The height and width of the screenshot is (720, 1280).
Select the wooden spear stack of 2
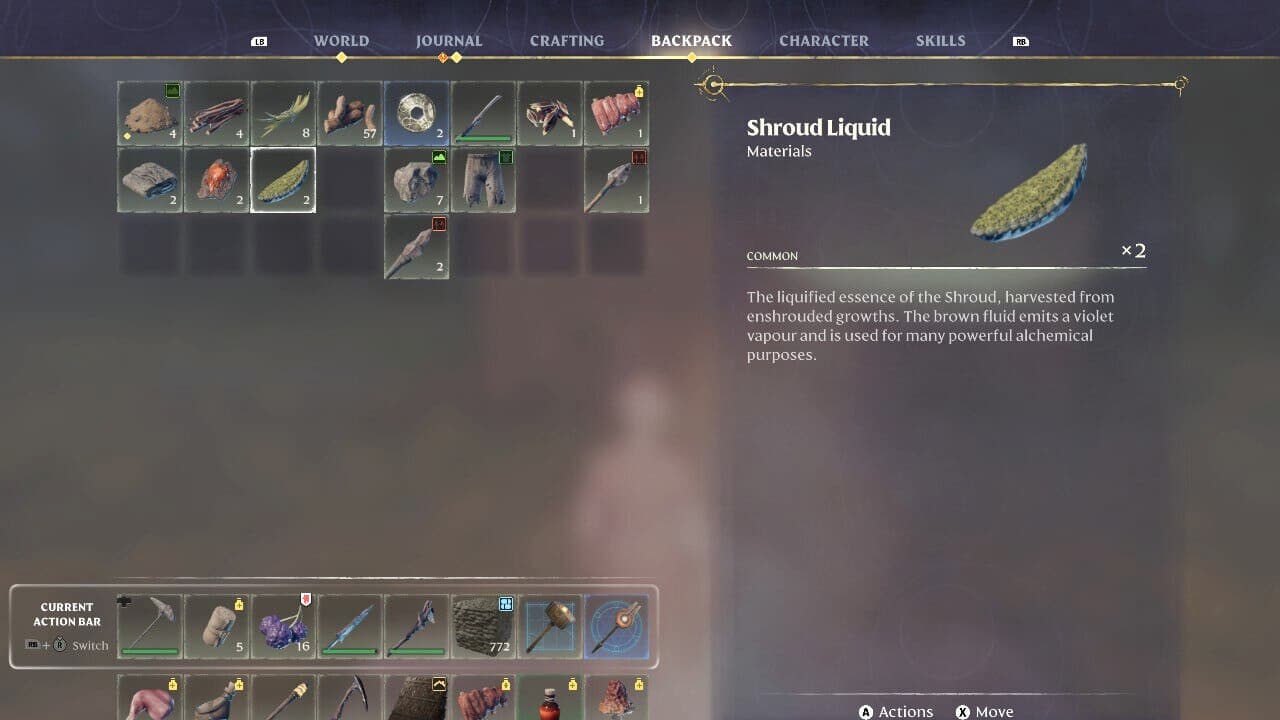(416, 246)
